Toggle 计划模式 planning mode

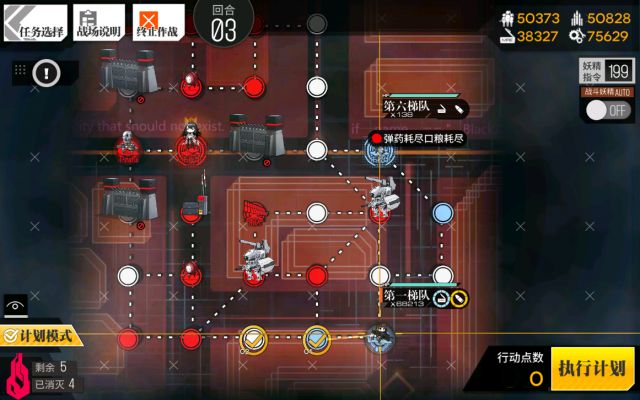tap(42, 337)
